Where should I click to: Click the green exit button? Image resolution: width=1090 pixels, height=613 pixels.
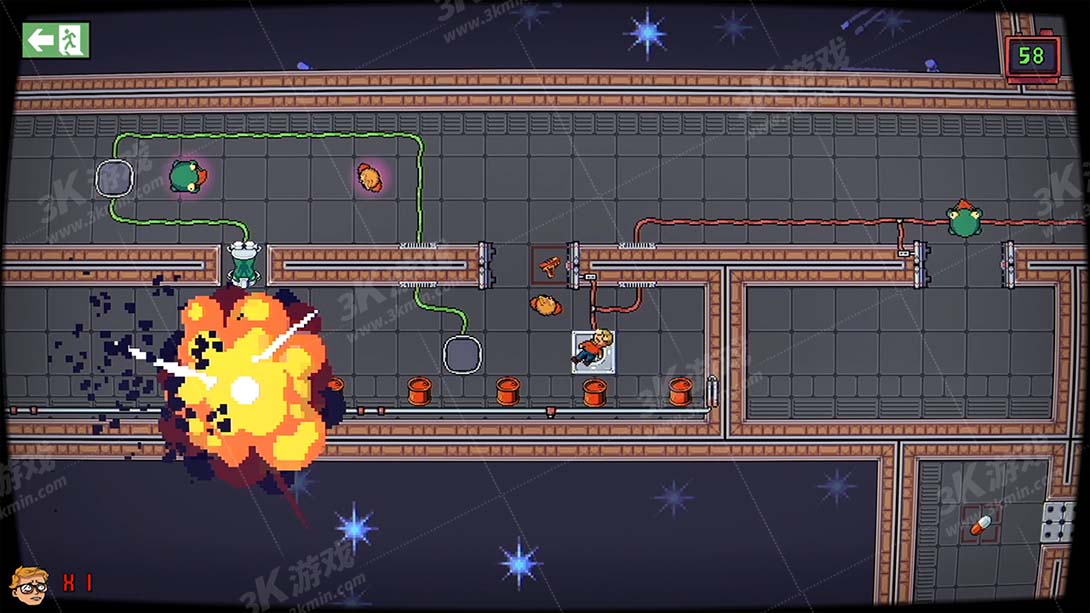point(56,40)
